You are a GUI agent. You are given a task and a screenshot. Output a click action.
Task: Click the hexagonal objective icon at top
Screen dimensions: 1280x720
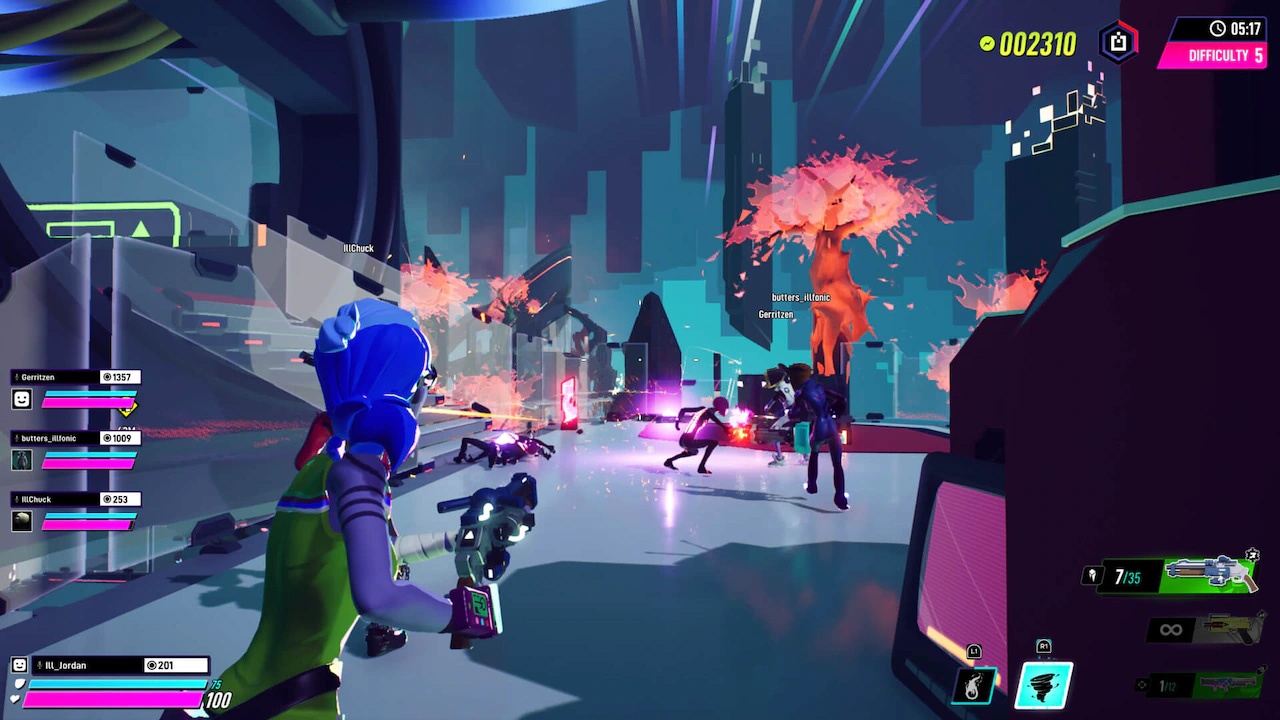click(x=1117, y=43)
